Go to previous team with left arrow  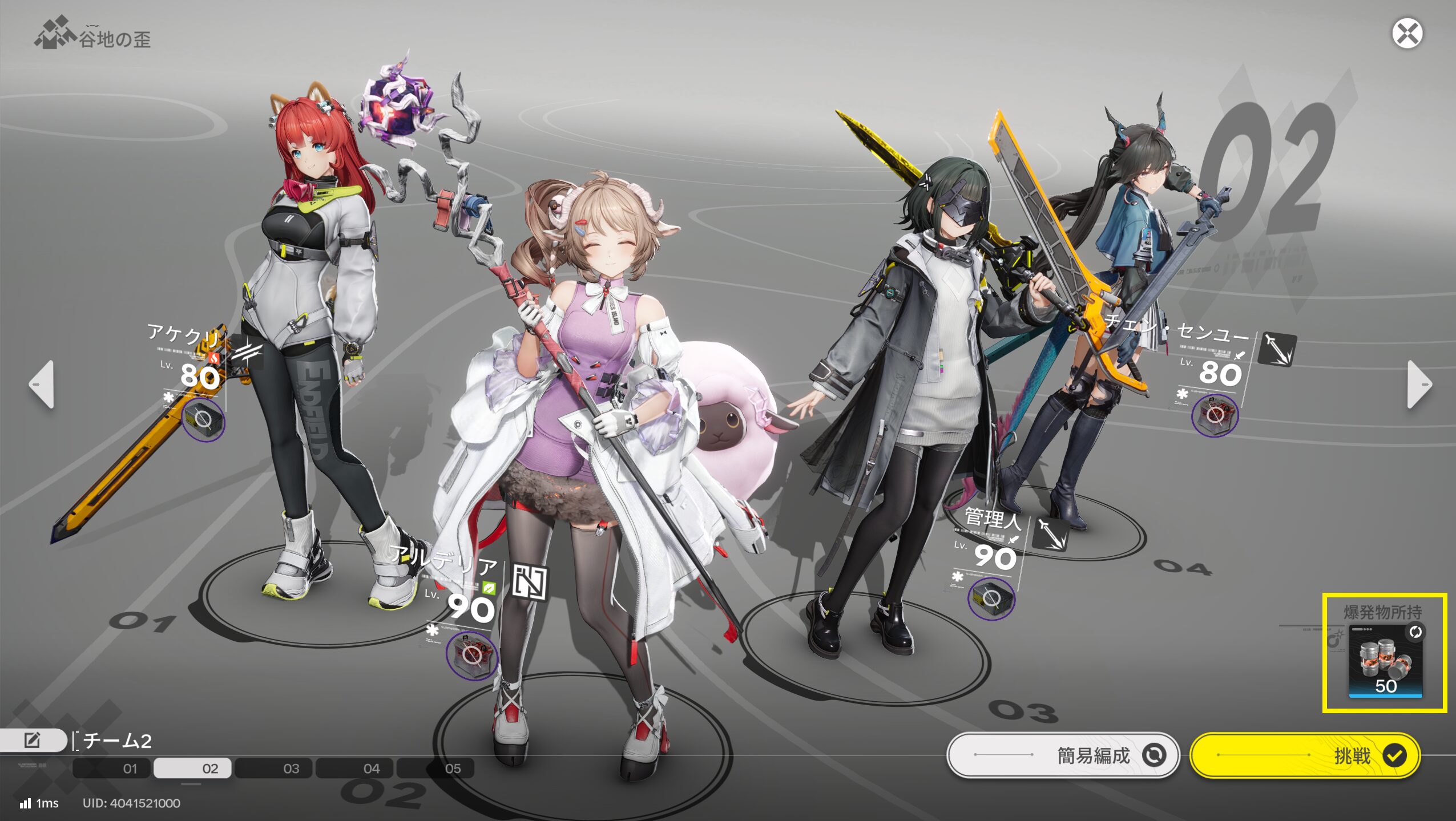(x=42, y=385)
